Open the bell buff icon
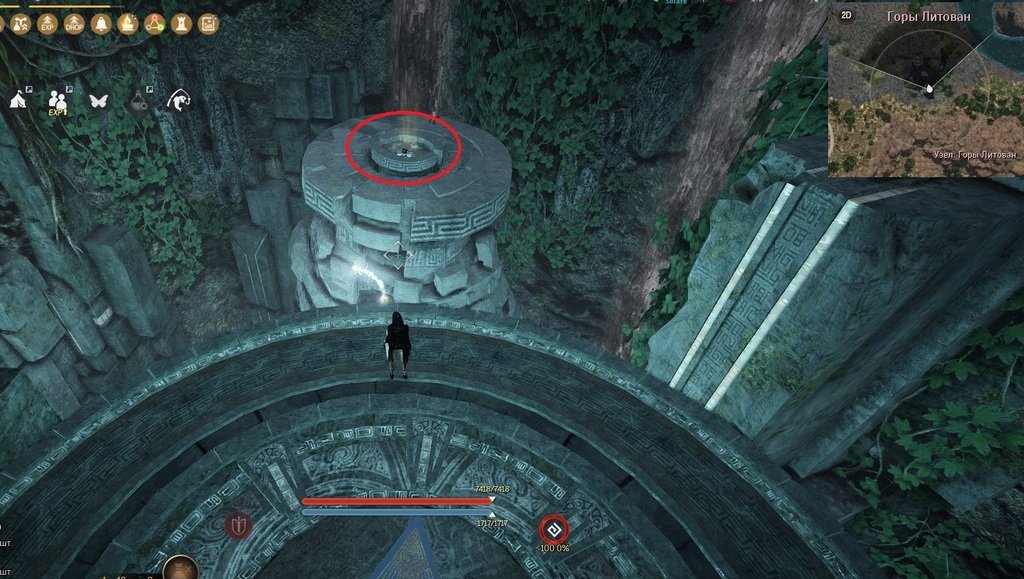This screenshot has width=1024, height=579. pyautogui.click(x=101, y=24)
